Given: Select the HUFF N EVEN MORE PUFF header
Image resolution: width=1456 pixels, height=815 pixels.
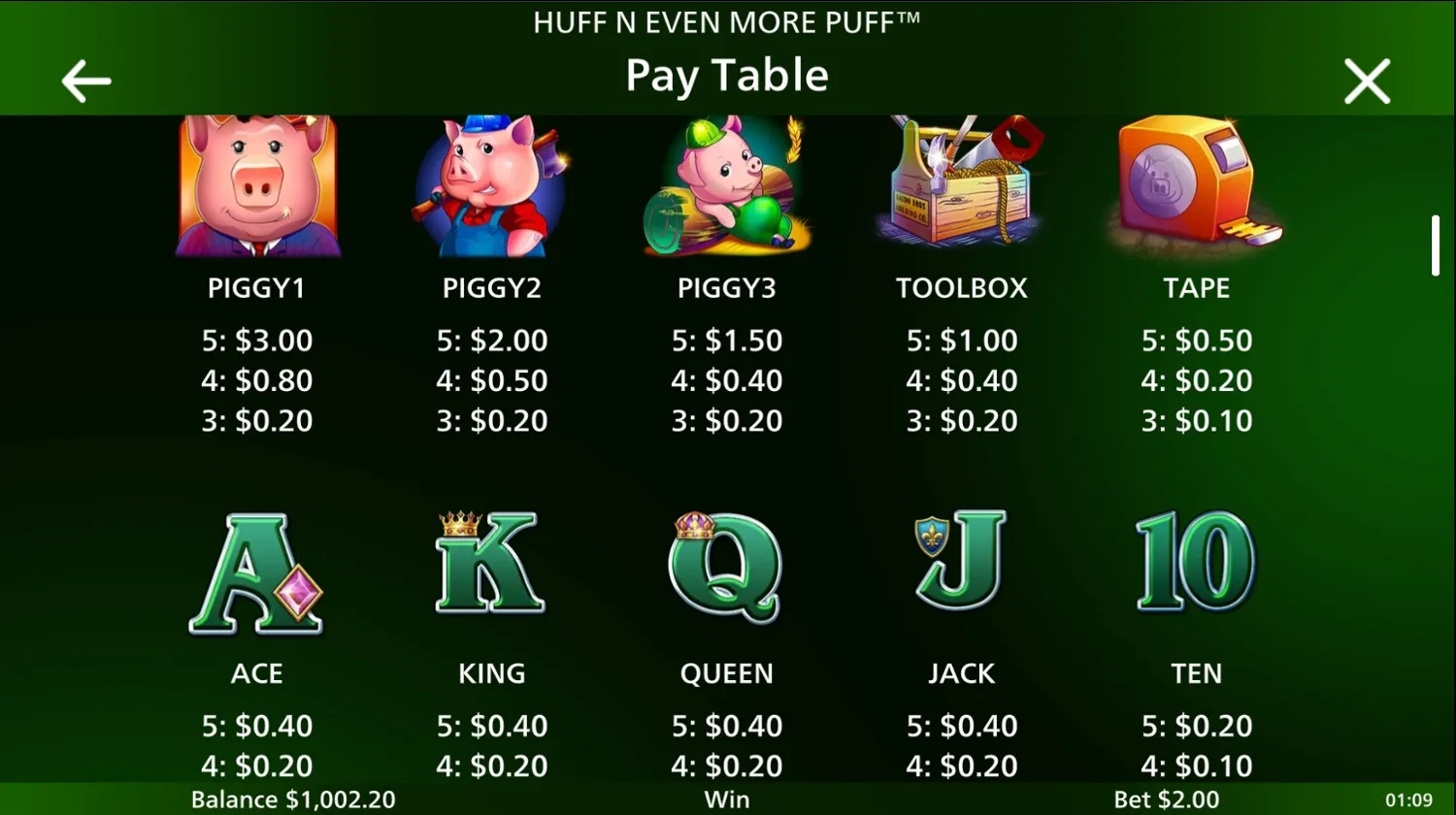Looking at the screenshot, I should pyautogui.click(x=727, y=22).
